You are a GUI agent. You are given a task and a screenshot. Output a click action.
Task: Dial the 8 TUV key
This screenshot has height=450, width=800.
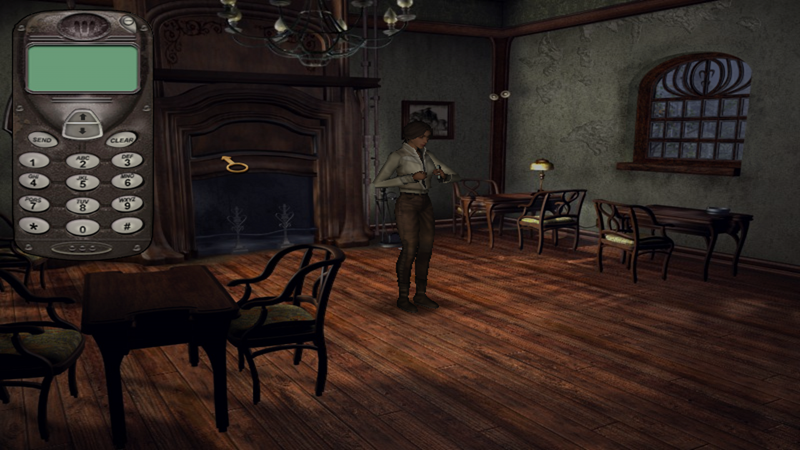click(x=82, y=205)
